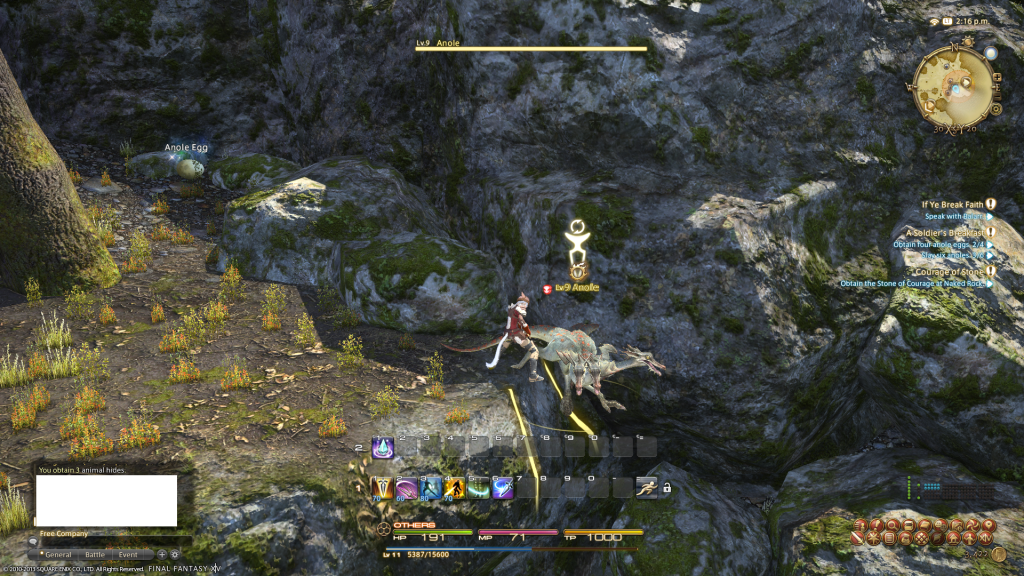Switch to the General chat tab
The image size is (1024, 576).
coord(57,554)
